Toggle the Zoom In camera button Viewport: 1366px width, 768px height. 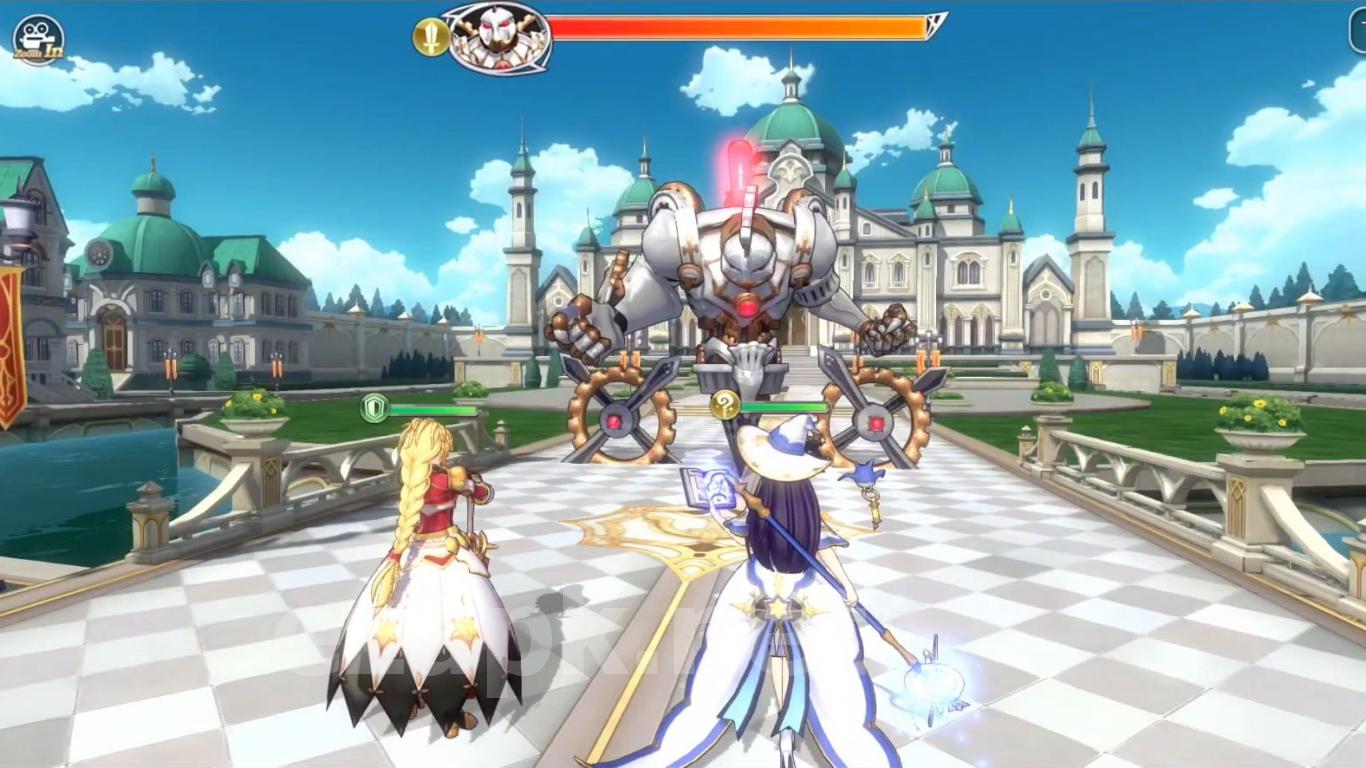tap(38, 40)
